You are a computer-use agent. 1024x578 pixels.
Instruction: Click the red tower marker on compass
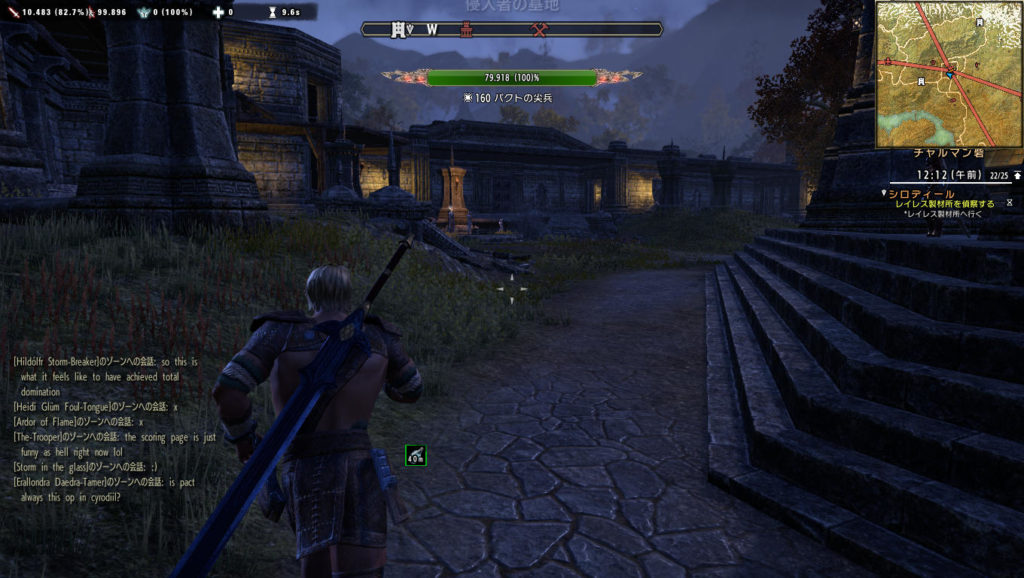(466, 30)
